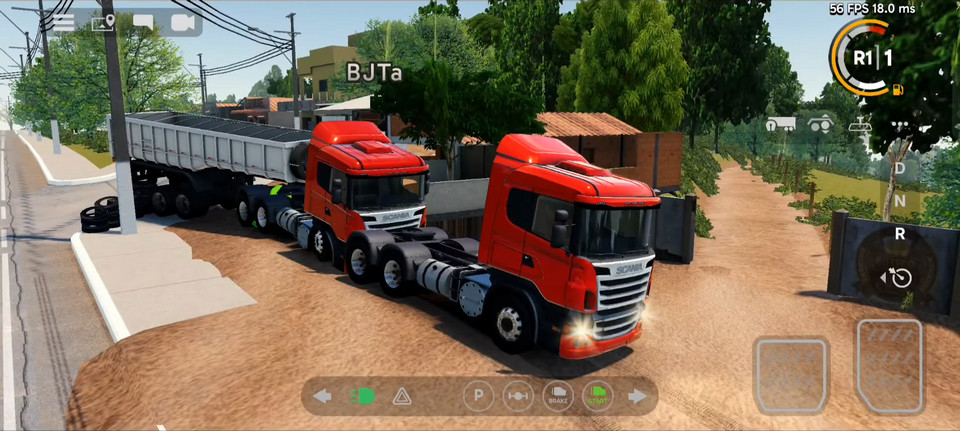Tap the brake pedal
960x431 pixels.
pos(791,374)
